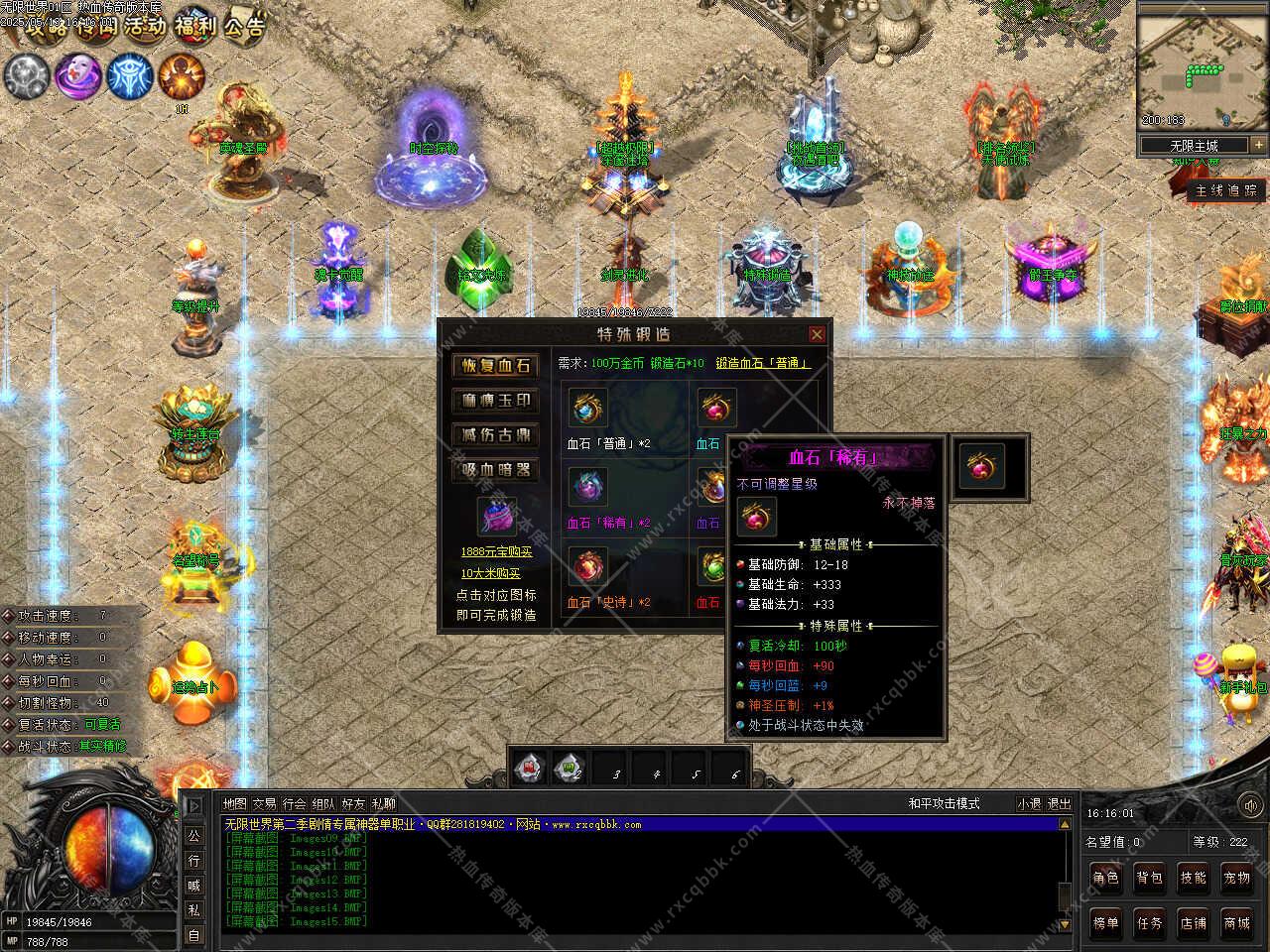Select the 恢复血石 category button

pyautogui.click(x=496, y=365)
